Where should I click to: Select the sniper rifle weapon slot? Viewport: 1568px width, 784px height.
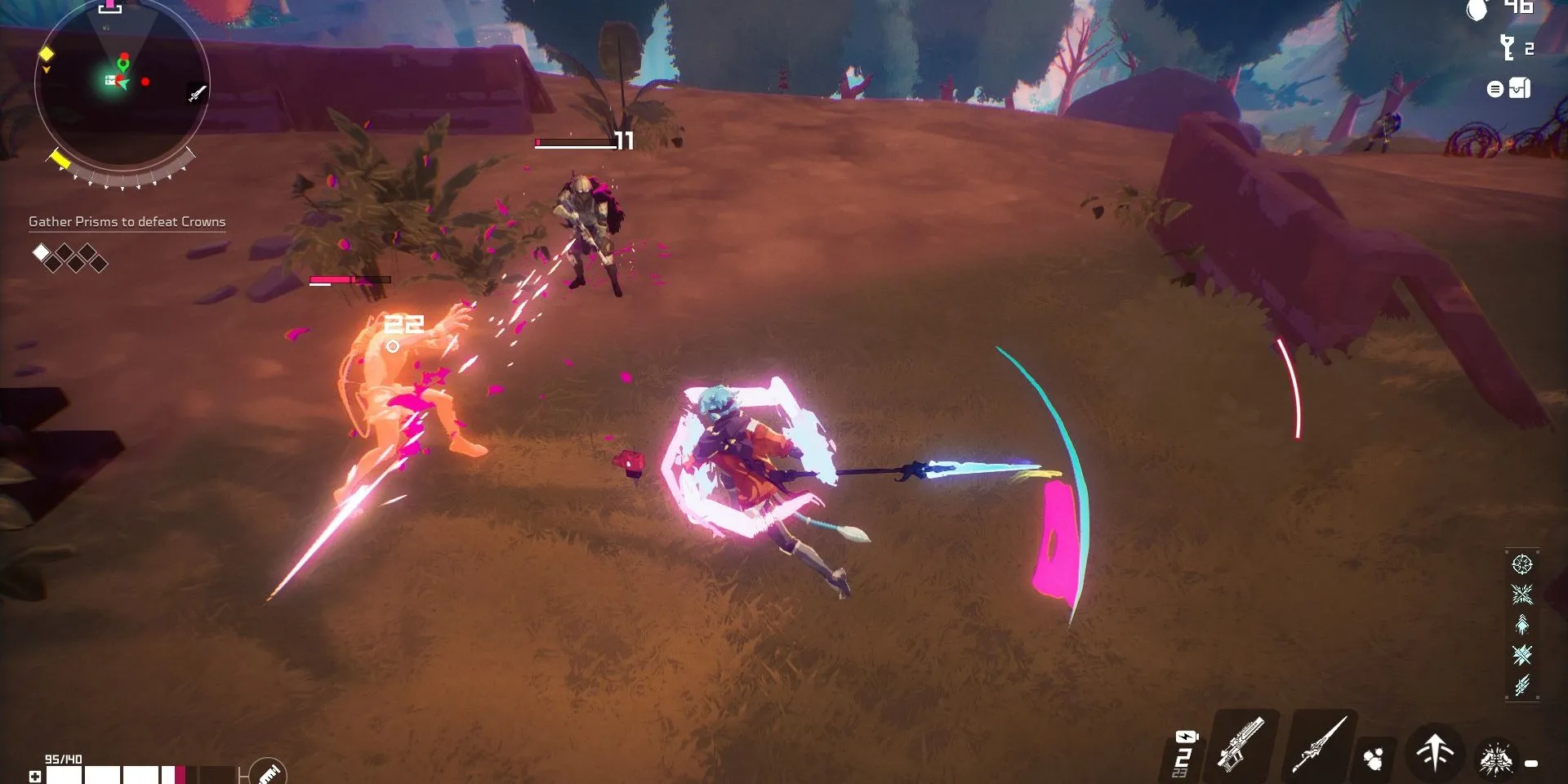[x=1241, y=743]
